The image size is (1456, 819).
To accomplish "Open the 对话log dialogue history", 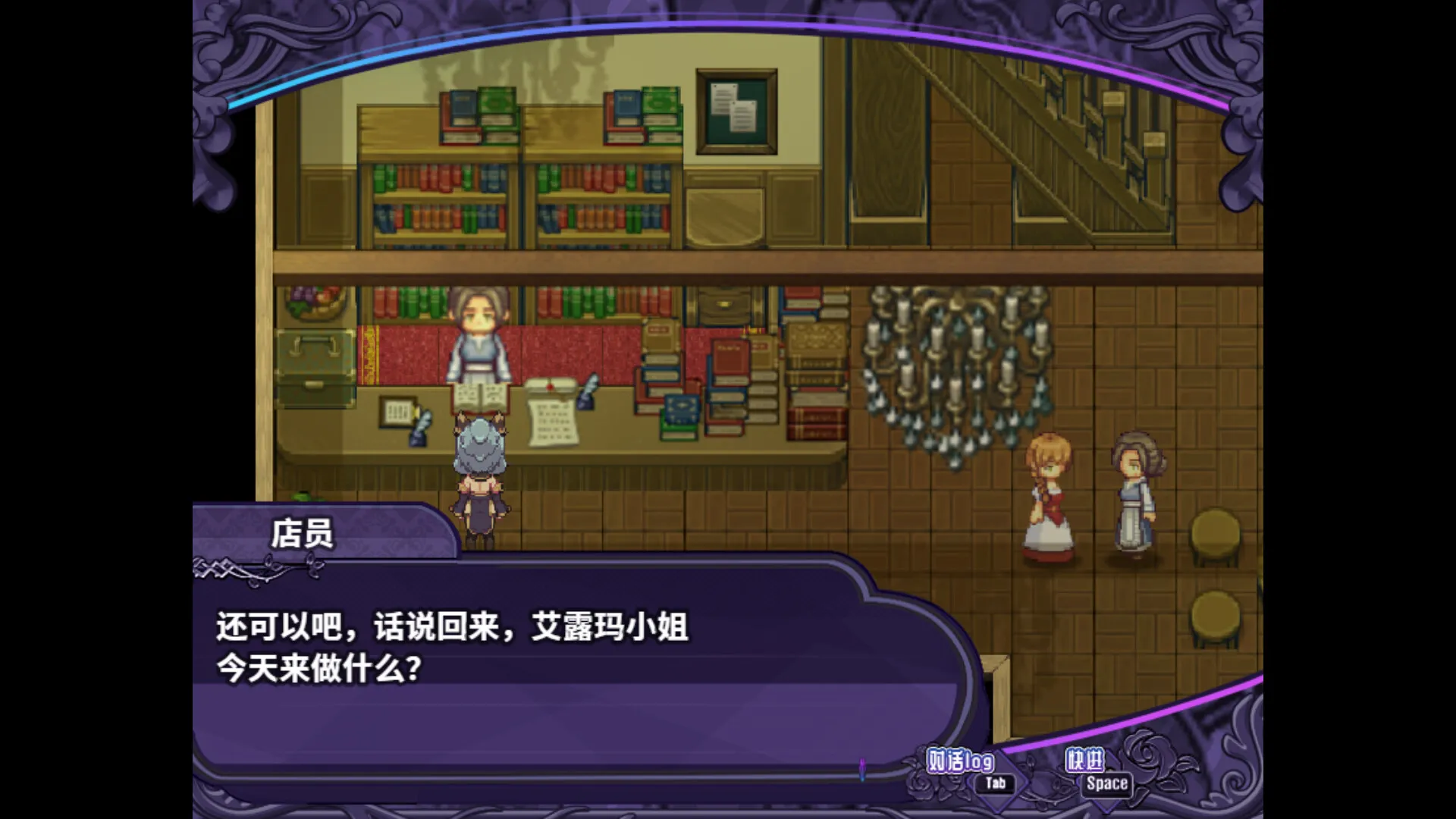I will tap(961, 761).
